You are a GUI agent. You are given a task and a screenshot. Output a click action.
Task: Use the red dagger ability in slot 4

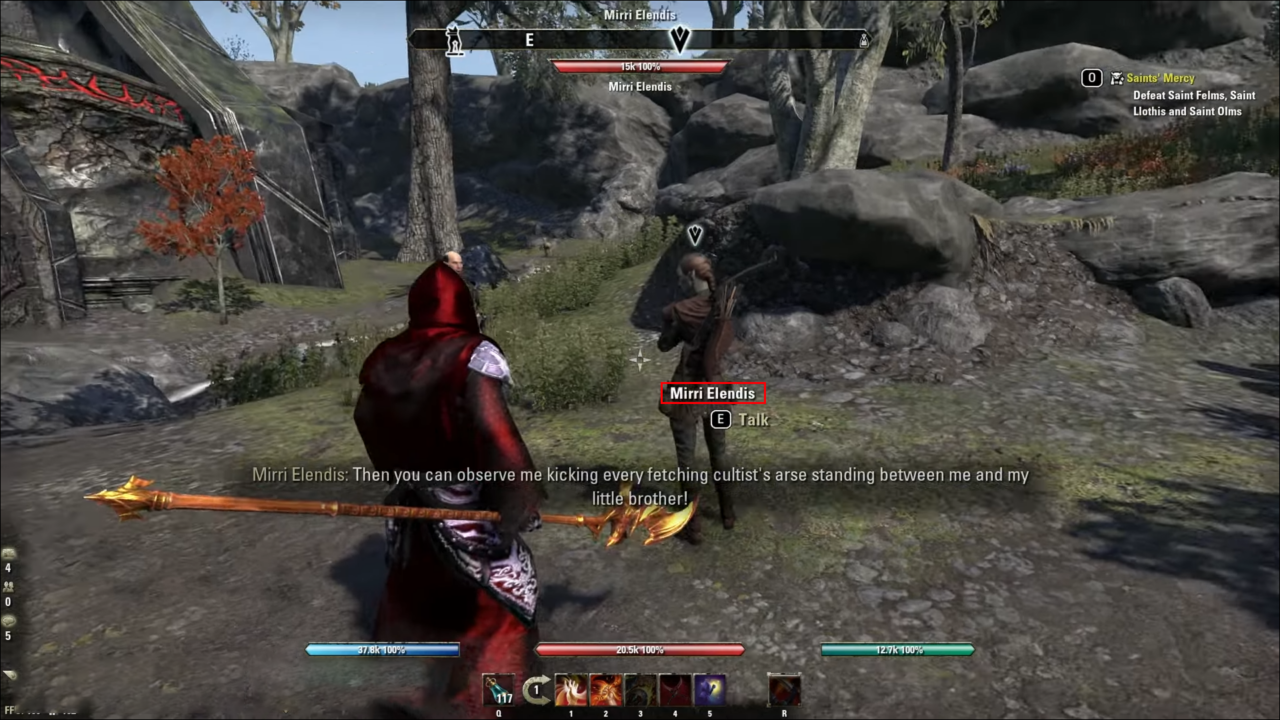675,690
